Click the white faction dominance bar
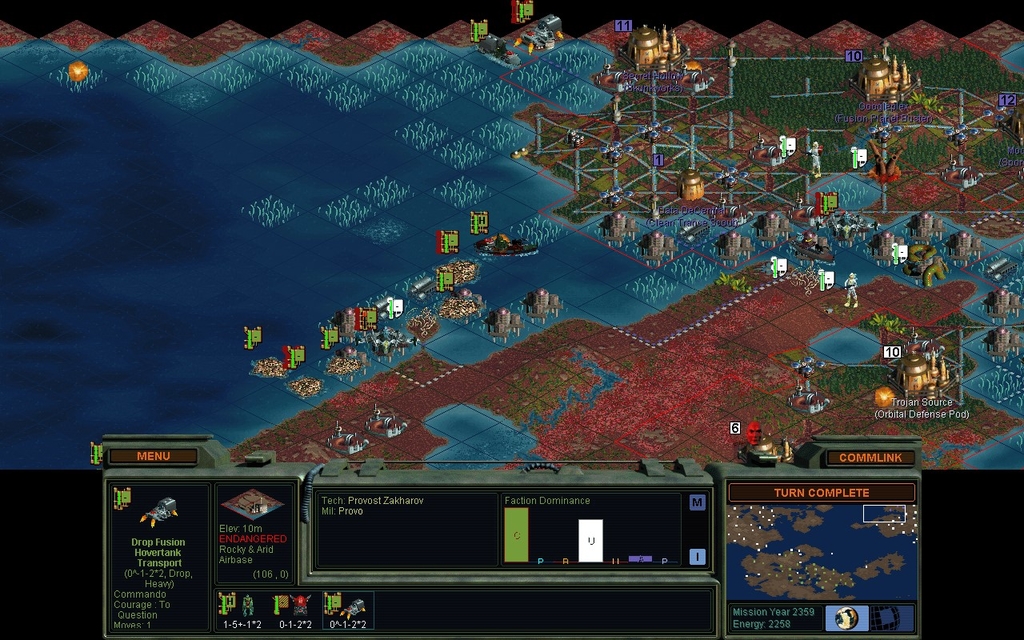This screenshot has width=1024, height=640. point(591,540)
